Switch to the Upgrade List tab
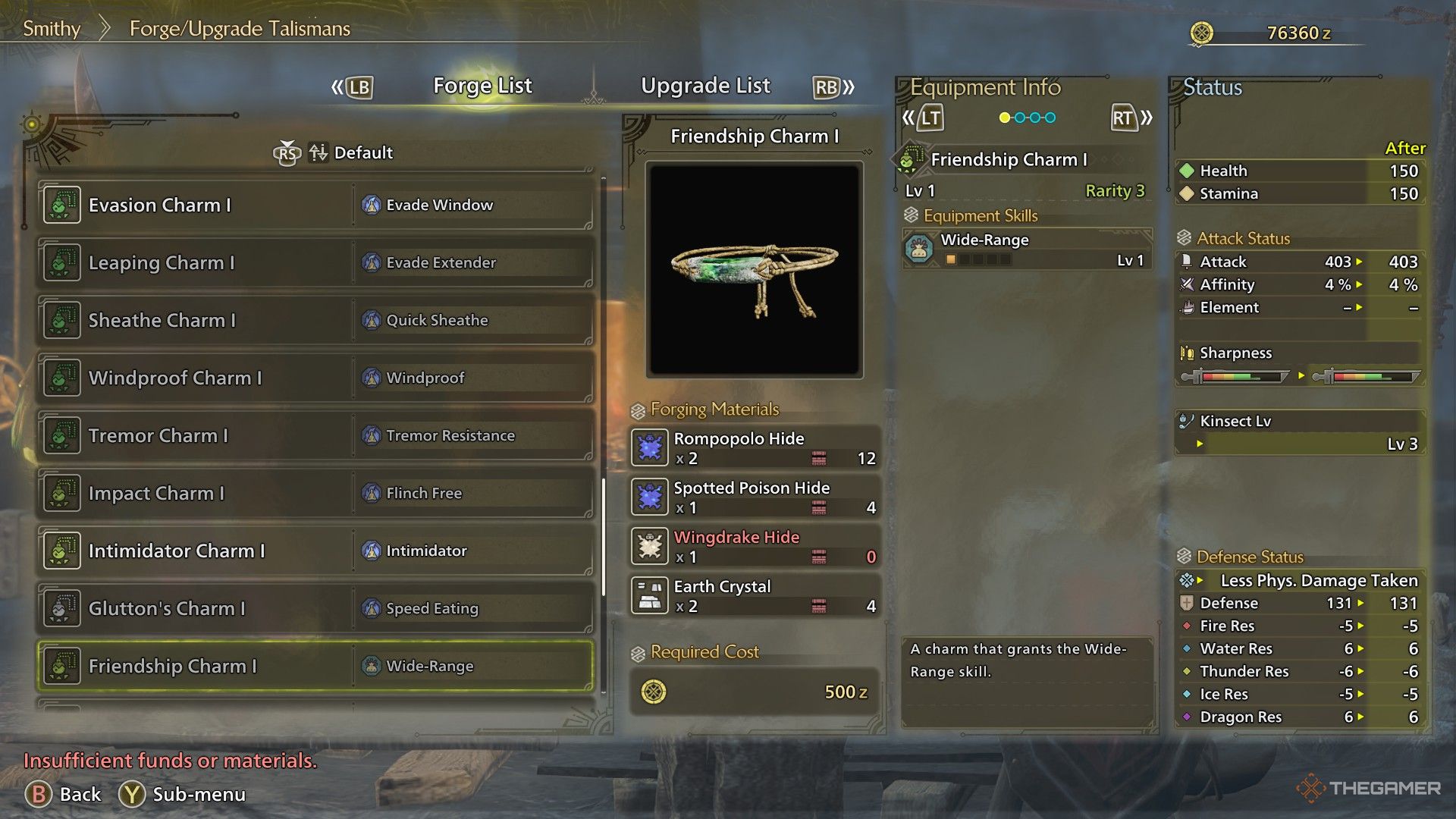The width and height of the screenshot is (1456, 819). tap(705, 86)
